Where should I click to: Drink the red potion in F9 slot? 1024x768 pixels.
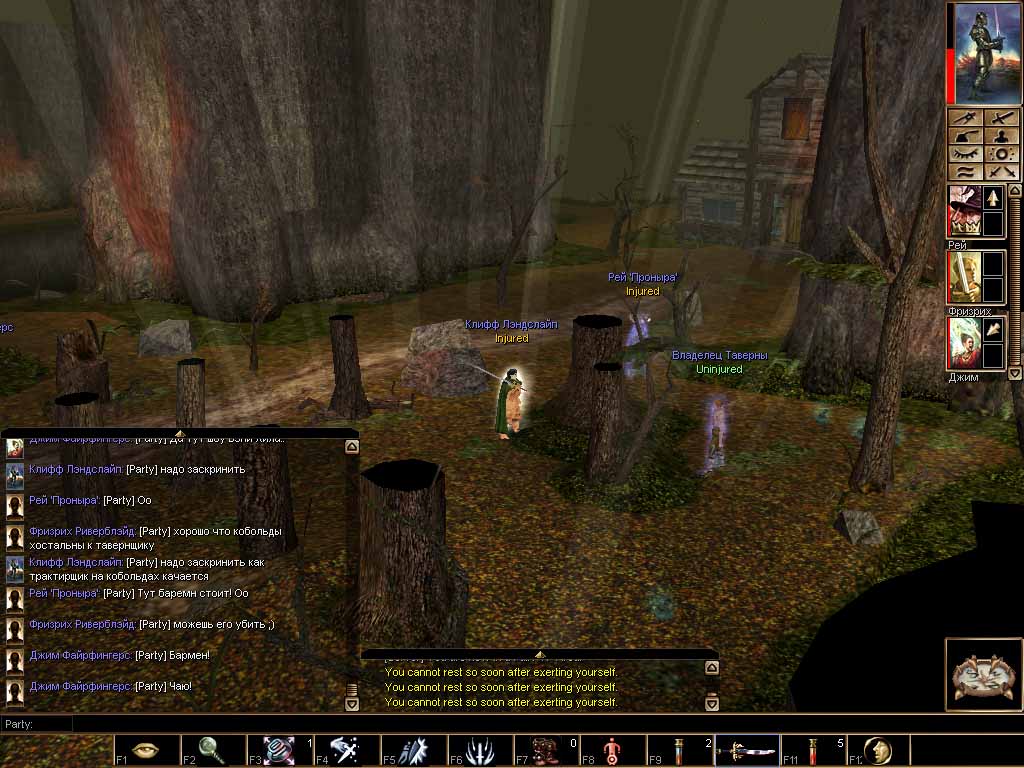[x=680, y=750]
